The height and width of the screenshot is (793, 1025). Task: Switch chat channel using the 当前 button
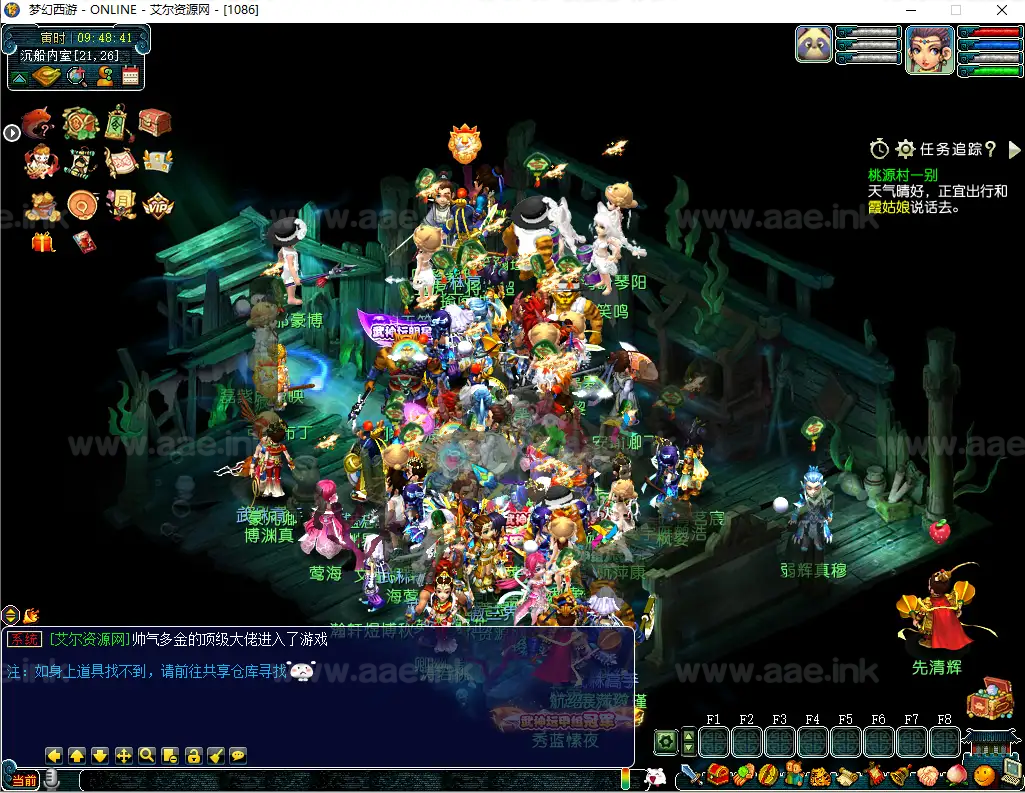coord(24,780)
